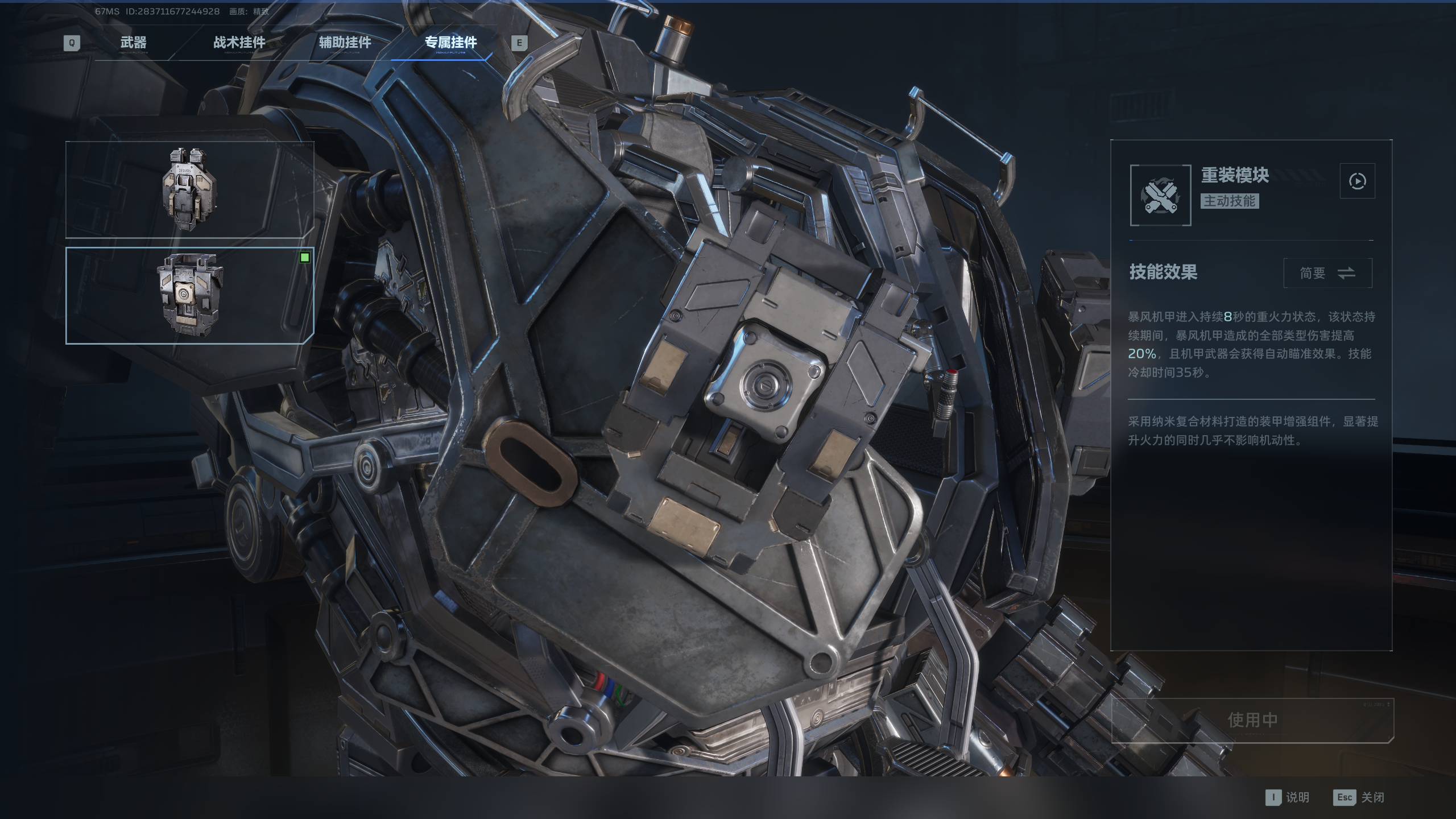The width and height of the screenshot is (1456, 819).
Task: Toggle the 简要 description mode
Action: (x=1327, y=274)
